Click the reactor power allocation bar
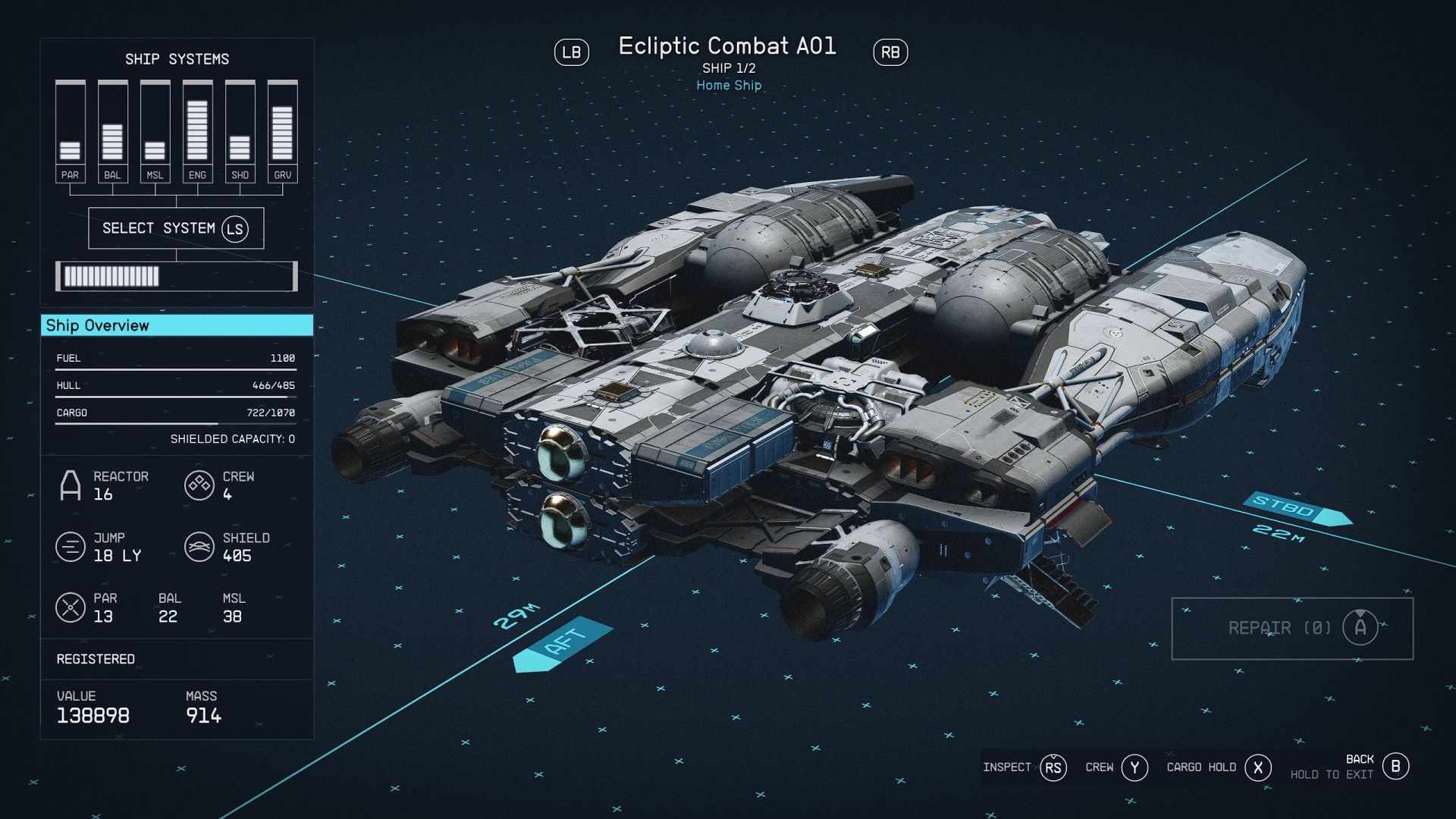Image resolution: width=1456 pixels, height=819 pixels. (176, 276)
